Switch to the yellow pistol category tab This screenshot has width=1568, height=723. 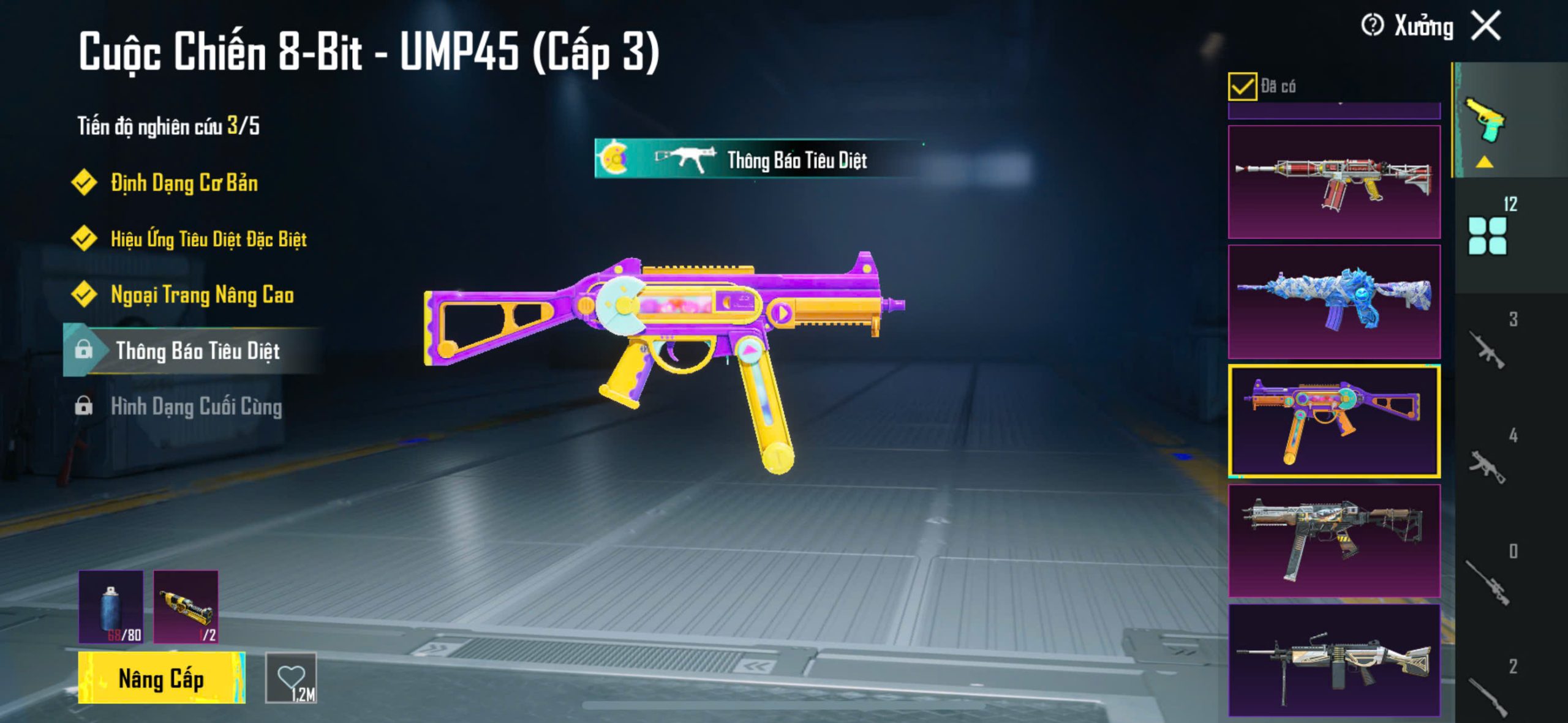pos(1485,121)
